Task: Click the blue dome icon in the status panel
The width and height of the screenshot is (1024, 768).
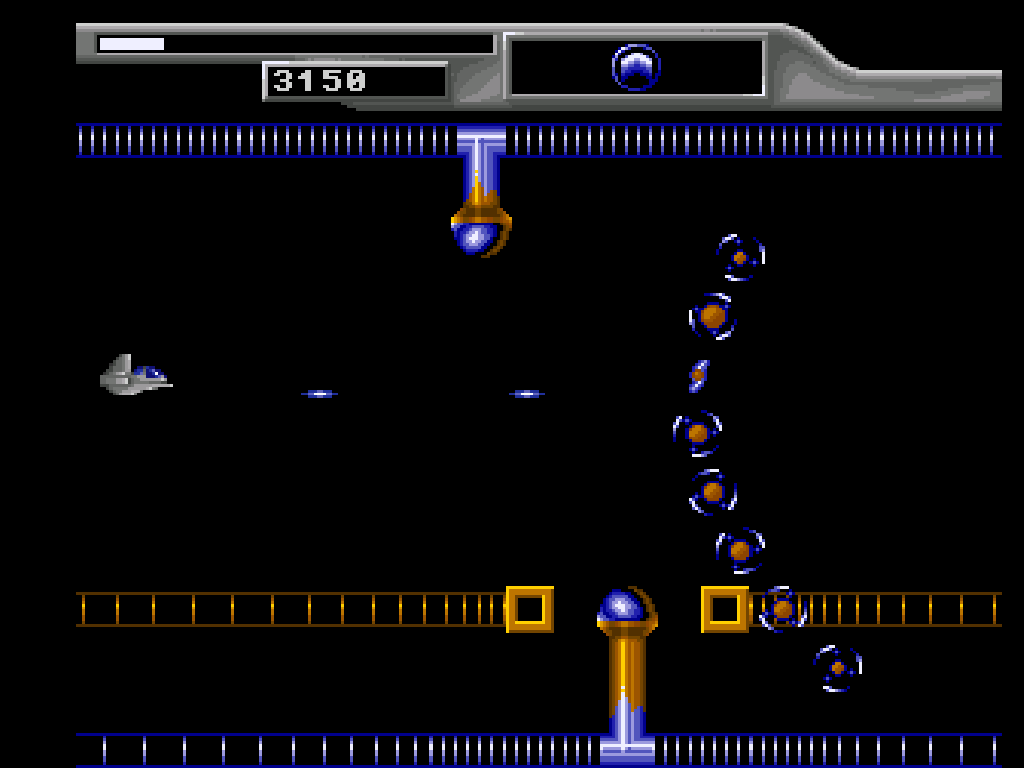Action: (x=636, y=68)
